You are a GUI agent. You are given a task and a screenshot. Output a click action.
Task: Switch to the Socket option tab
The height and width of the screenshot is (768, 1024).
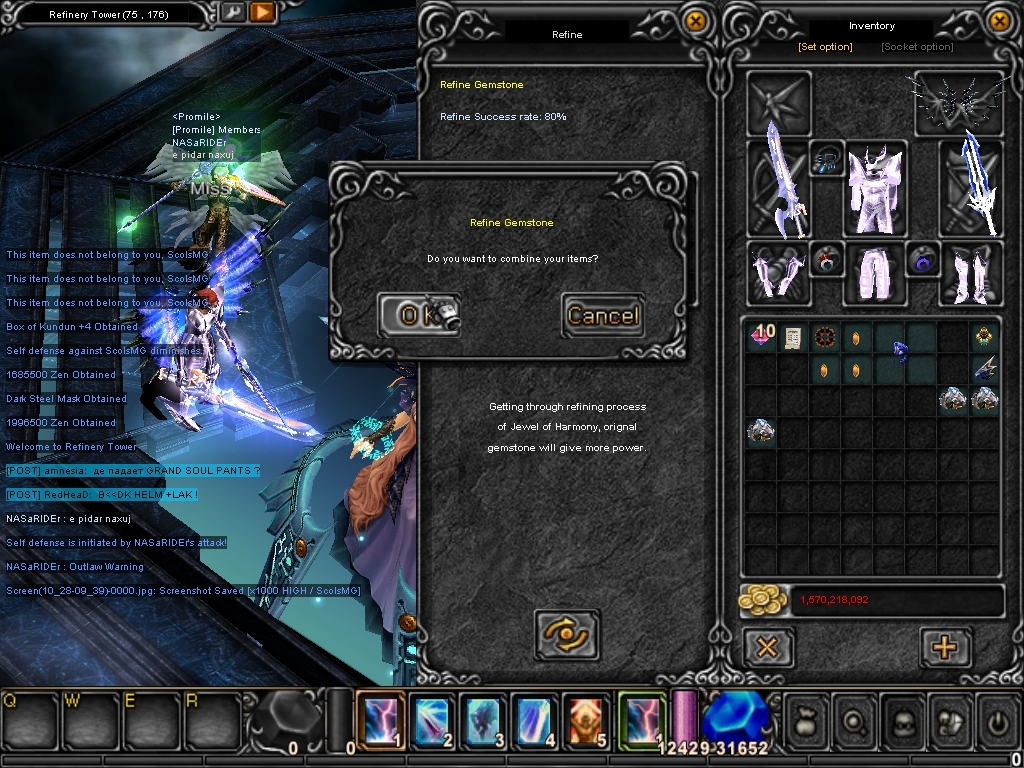[917, 47]
